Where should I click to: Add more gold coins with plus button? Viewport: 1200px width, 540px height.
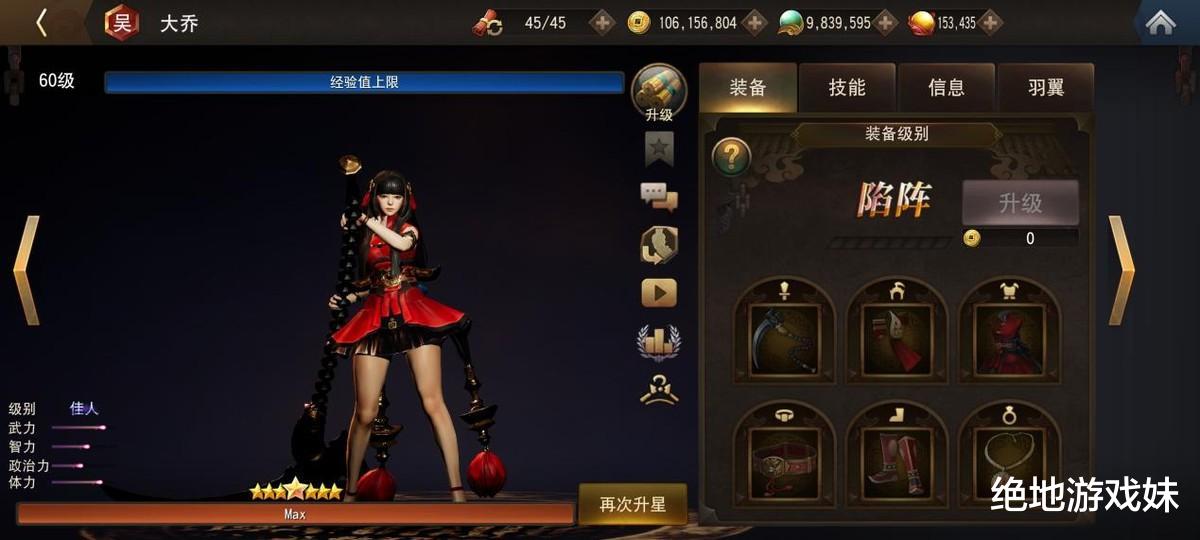pyautogui.click(x=756, y=22)
